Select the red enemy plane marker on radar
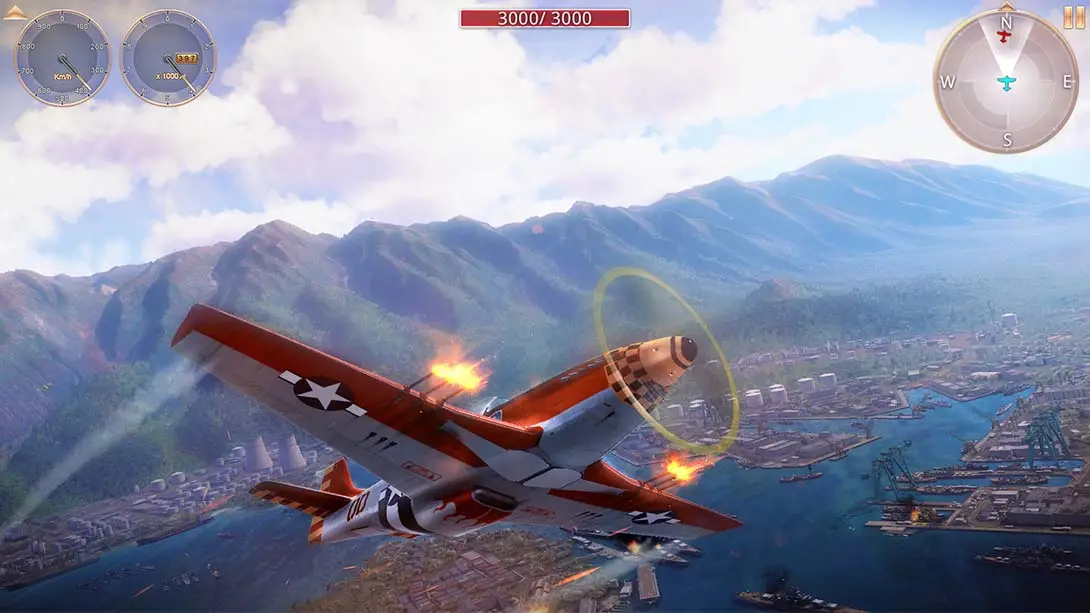1090x613 pixels. [x=1006, y=37]
